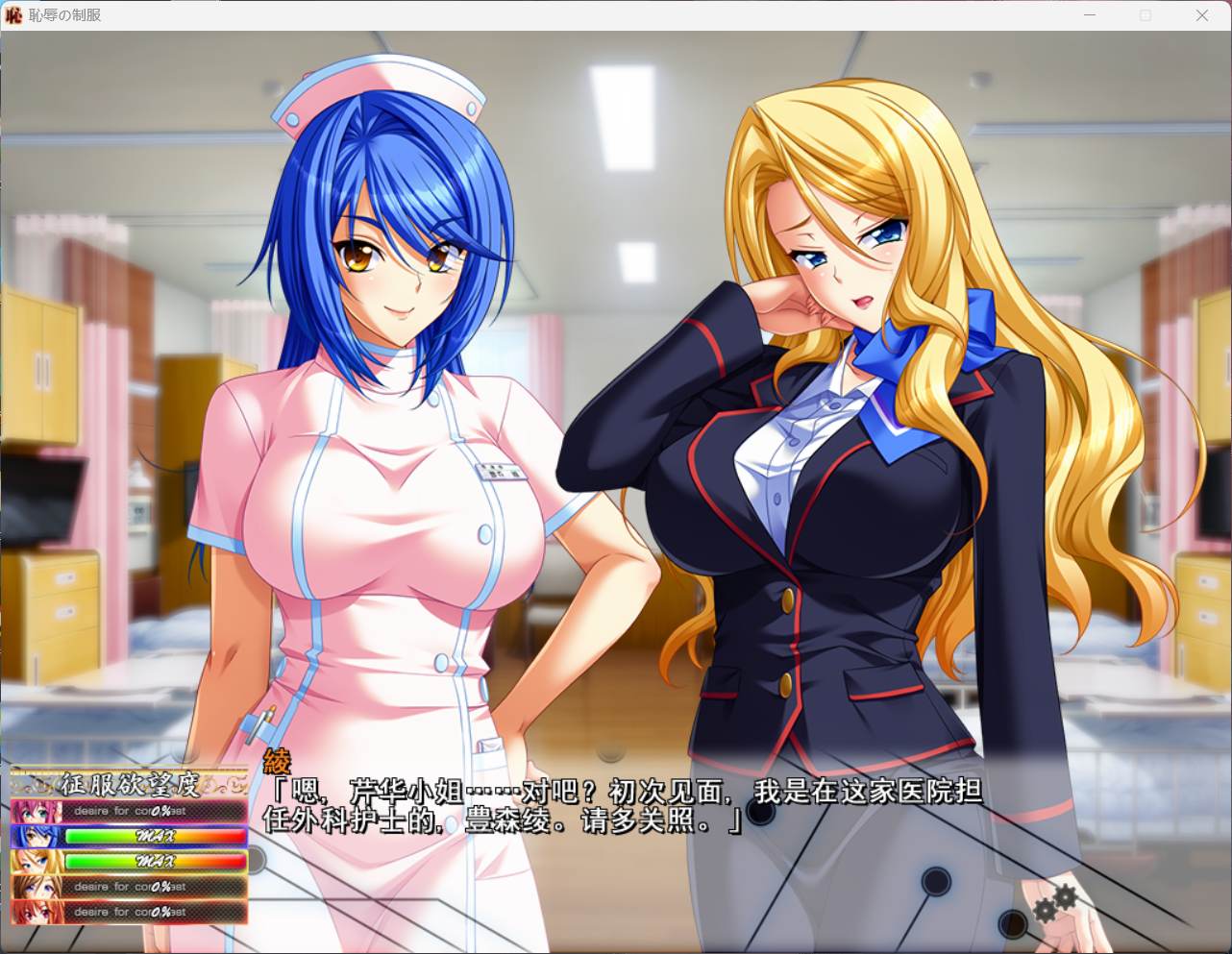Open settings with the large gear icon
This screenshot has height=954, width=1232.
click(1066, 896)
